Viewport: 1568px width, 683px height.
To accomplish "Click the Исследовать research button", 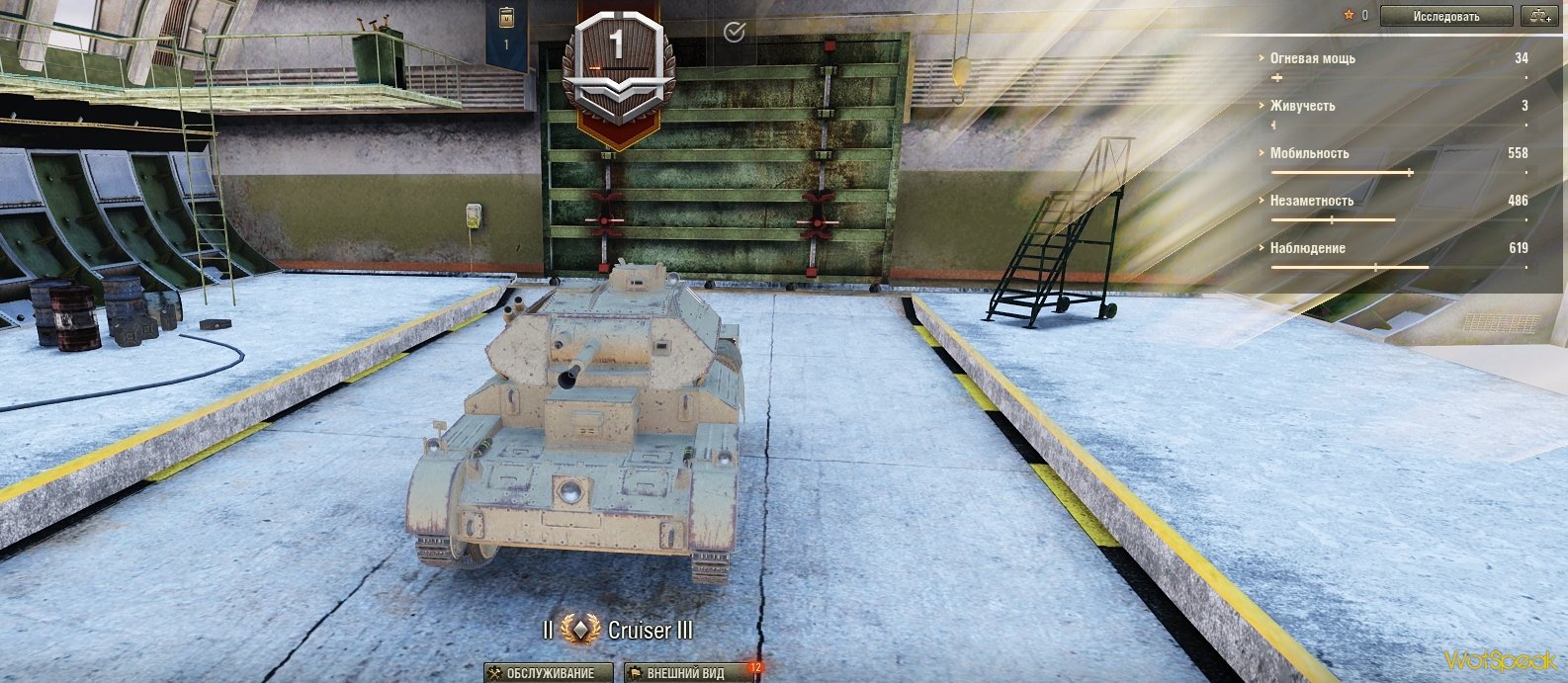I will coord(1445,16).
